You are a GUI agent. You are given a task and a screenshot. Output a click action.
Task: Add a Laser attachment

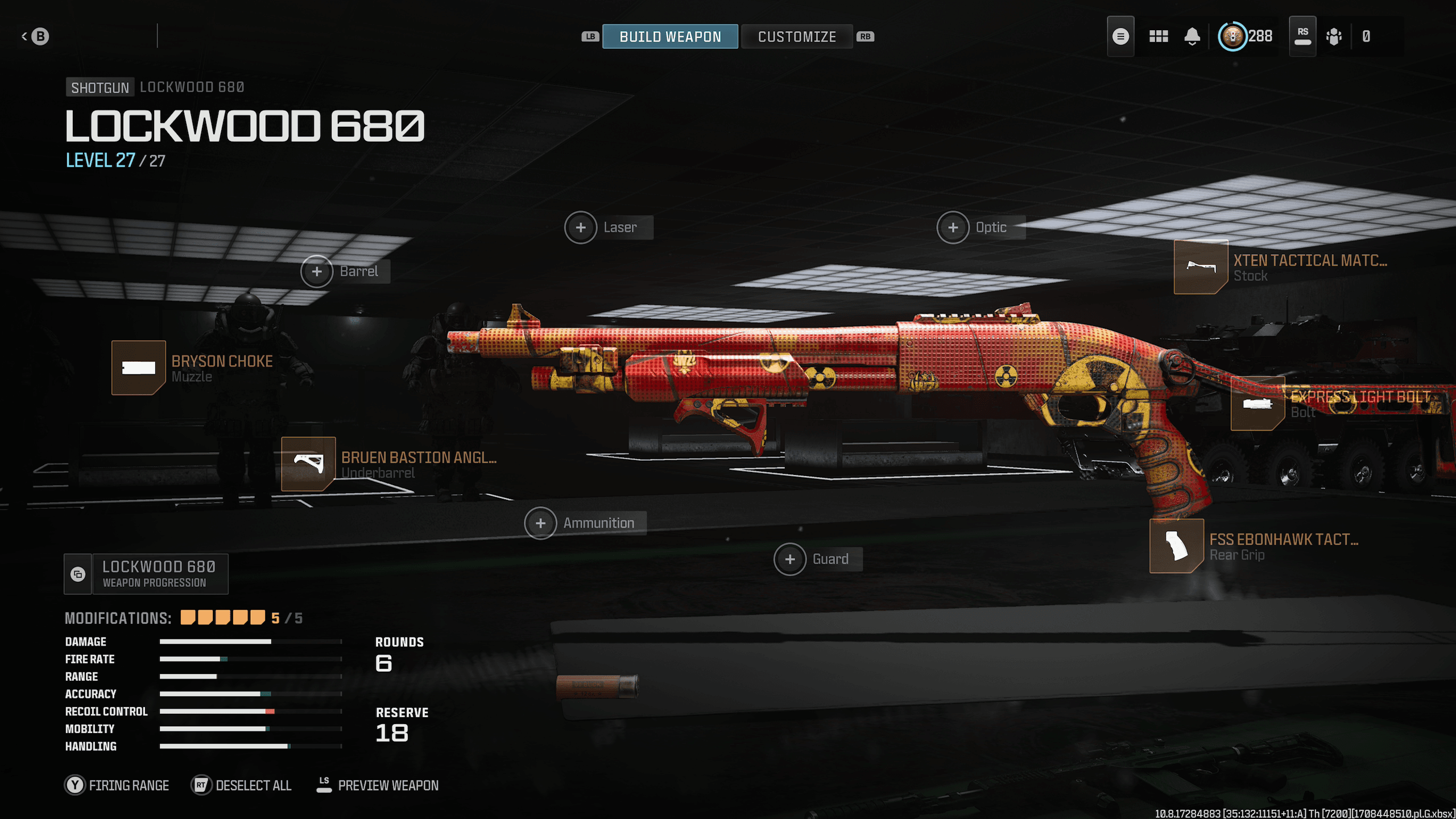pos(581,227)
